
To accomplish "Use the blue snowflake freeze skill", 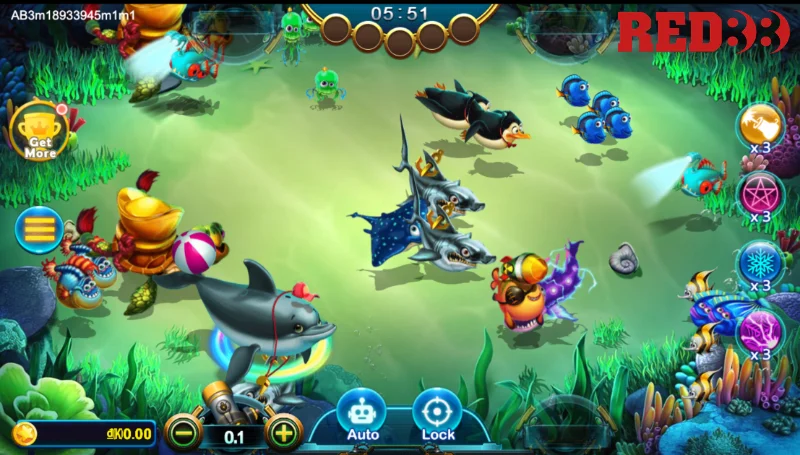I will (760, 263).
